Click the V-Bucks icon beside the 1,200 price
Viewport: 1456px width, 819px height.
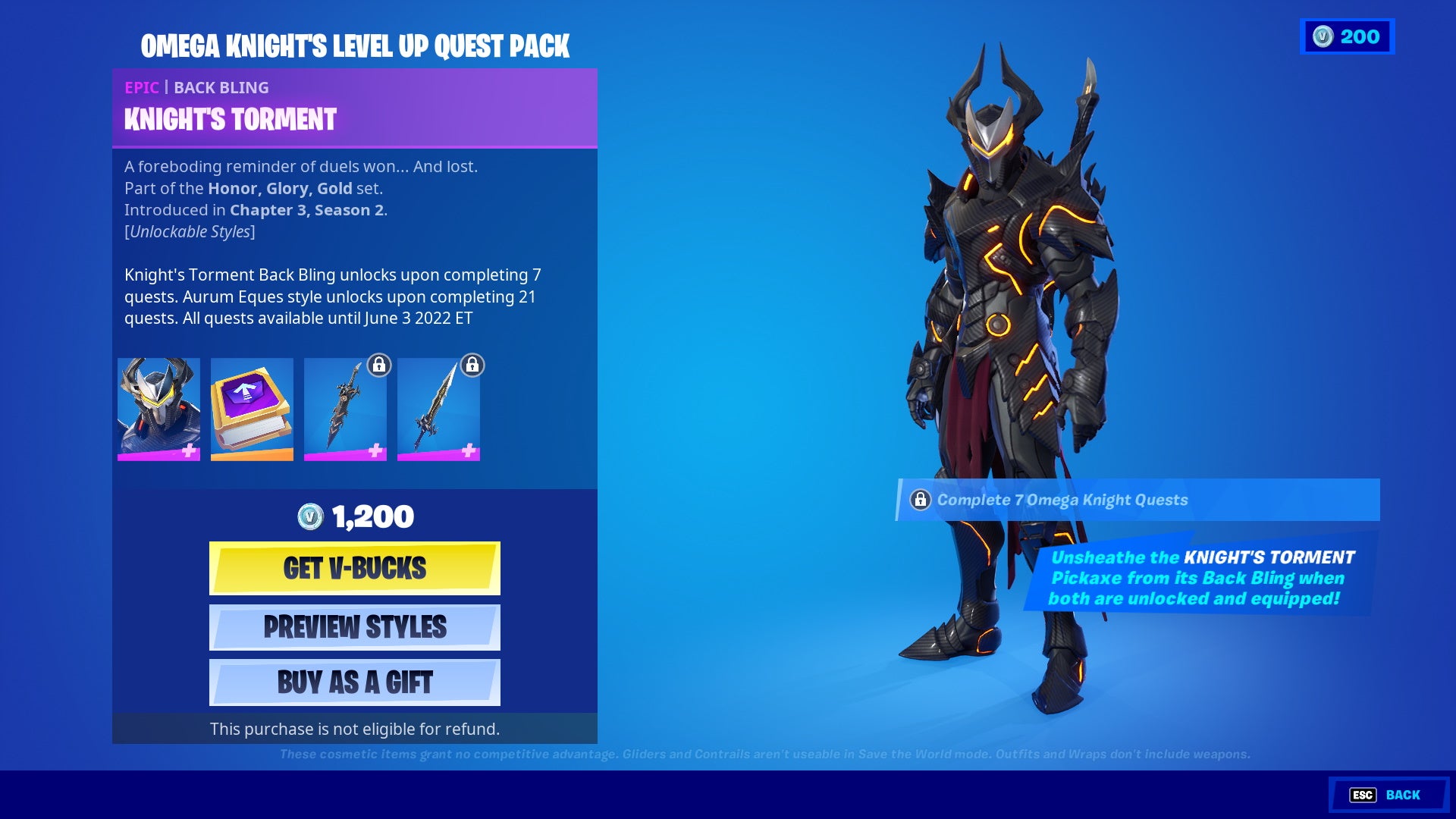click(x=311, y=516)
